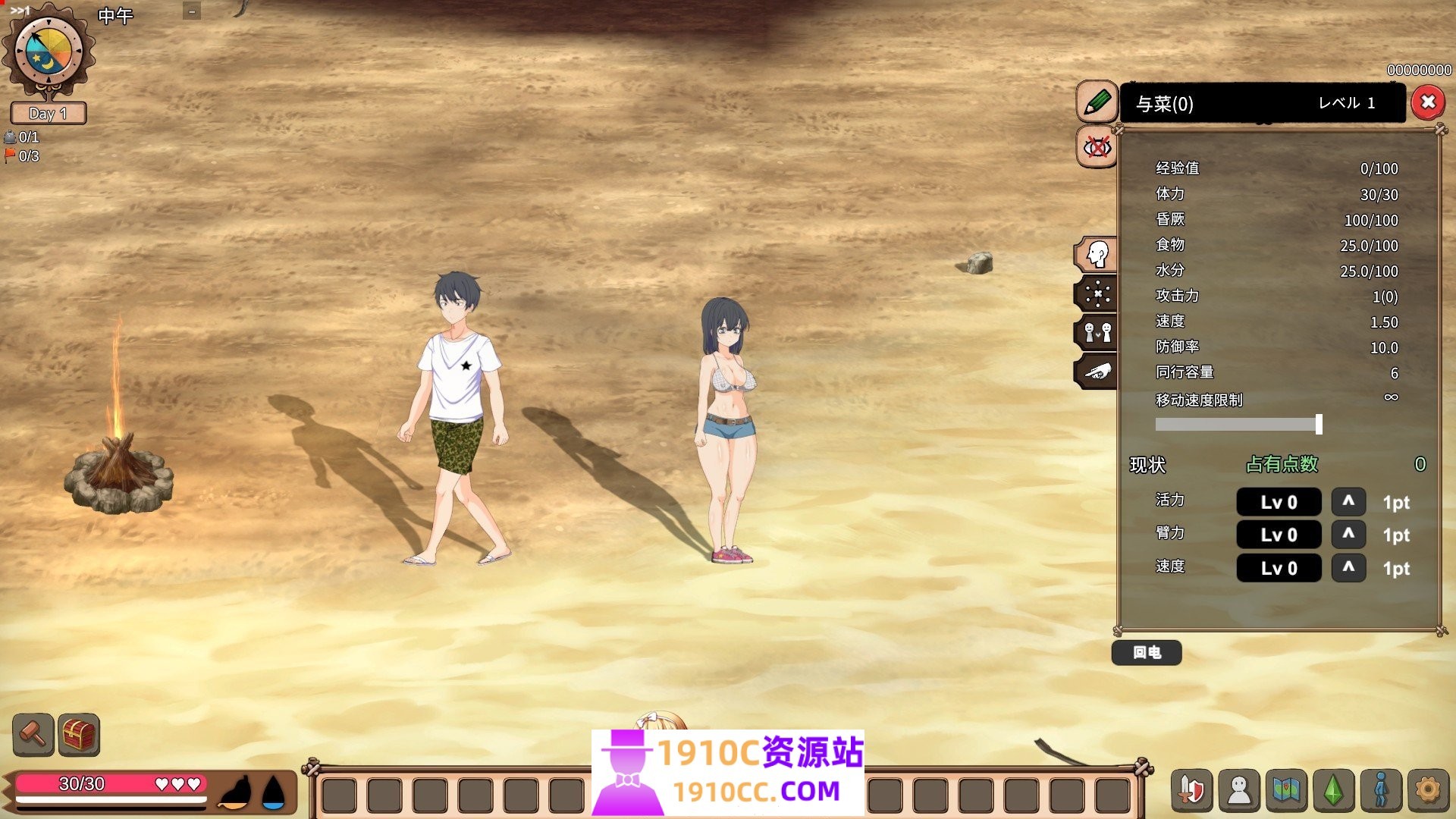Open the treasure chest inventory
1456x819 pixels.
point(79,734)
